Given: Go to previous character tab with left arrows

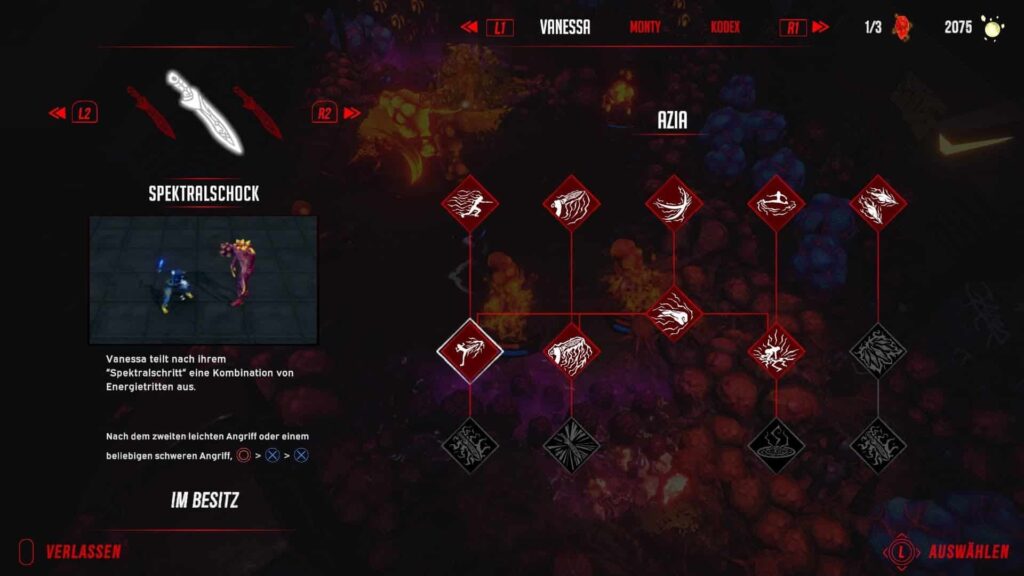Looking at the screenshot, I should (468, 27).
